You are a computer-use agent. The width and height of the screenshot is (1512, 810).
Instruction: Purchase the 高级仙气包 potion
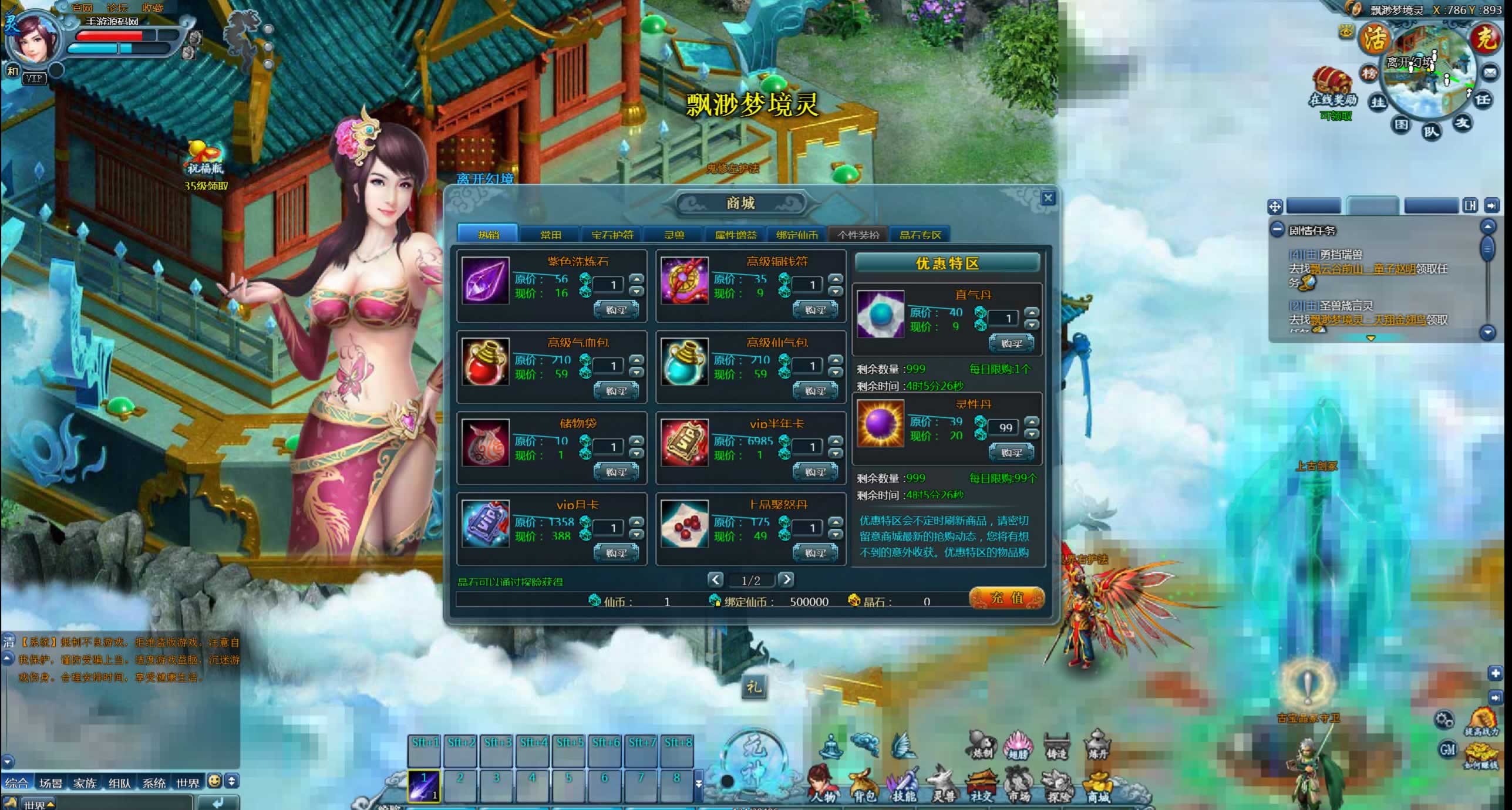click(x=815, y=390)
